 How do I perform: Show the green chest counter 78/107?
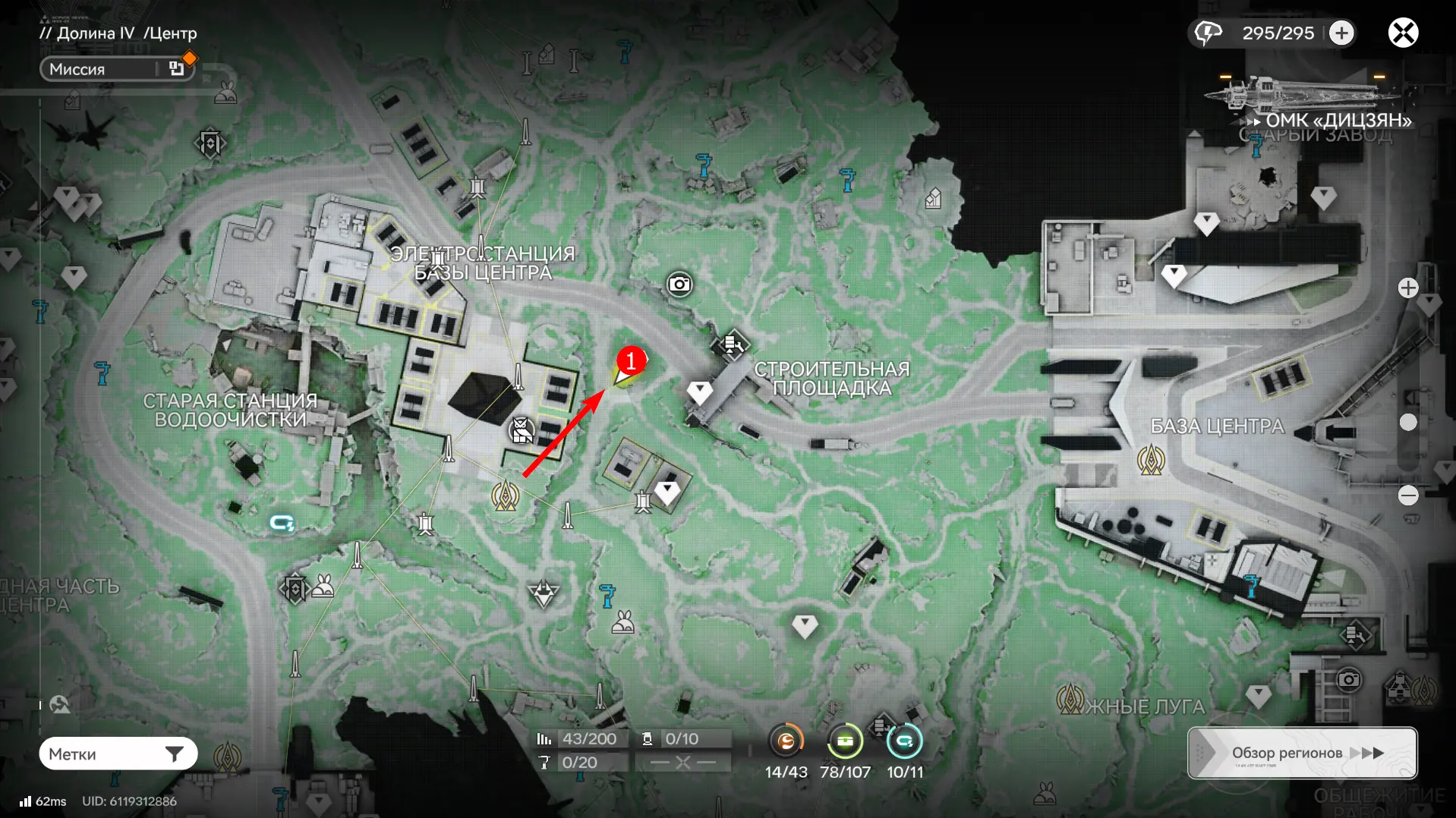(844, 741)
